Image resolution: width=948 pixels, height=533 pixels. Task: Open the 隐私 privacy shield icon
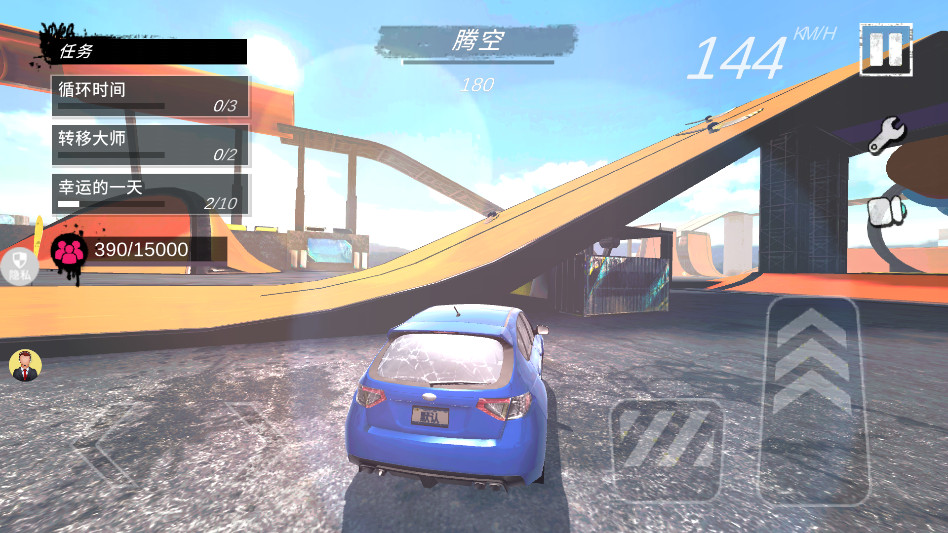click(x=19, y=265)
